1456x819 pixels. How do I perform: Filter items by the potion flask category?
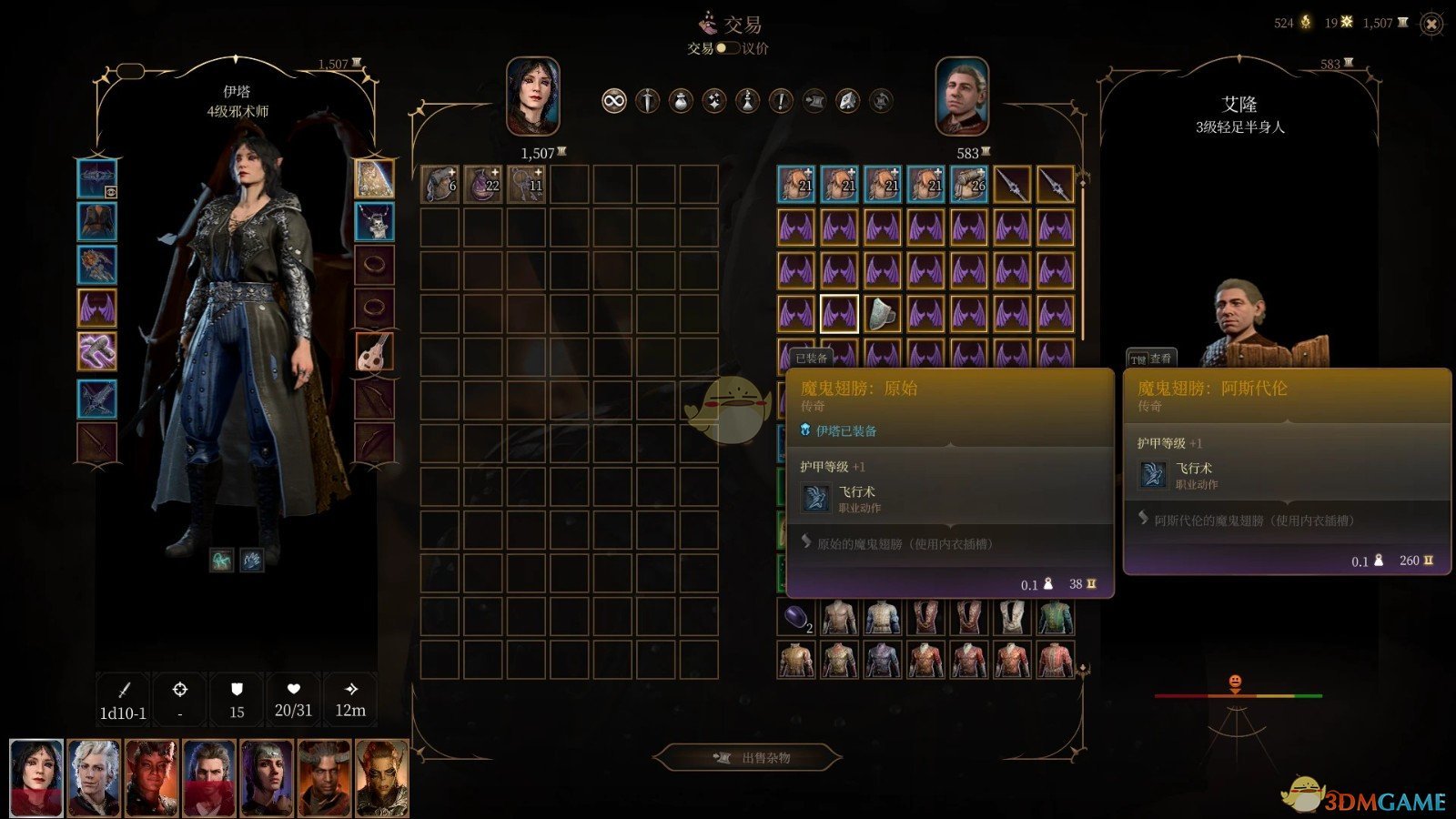click(x=747, y=101)
